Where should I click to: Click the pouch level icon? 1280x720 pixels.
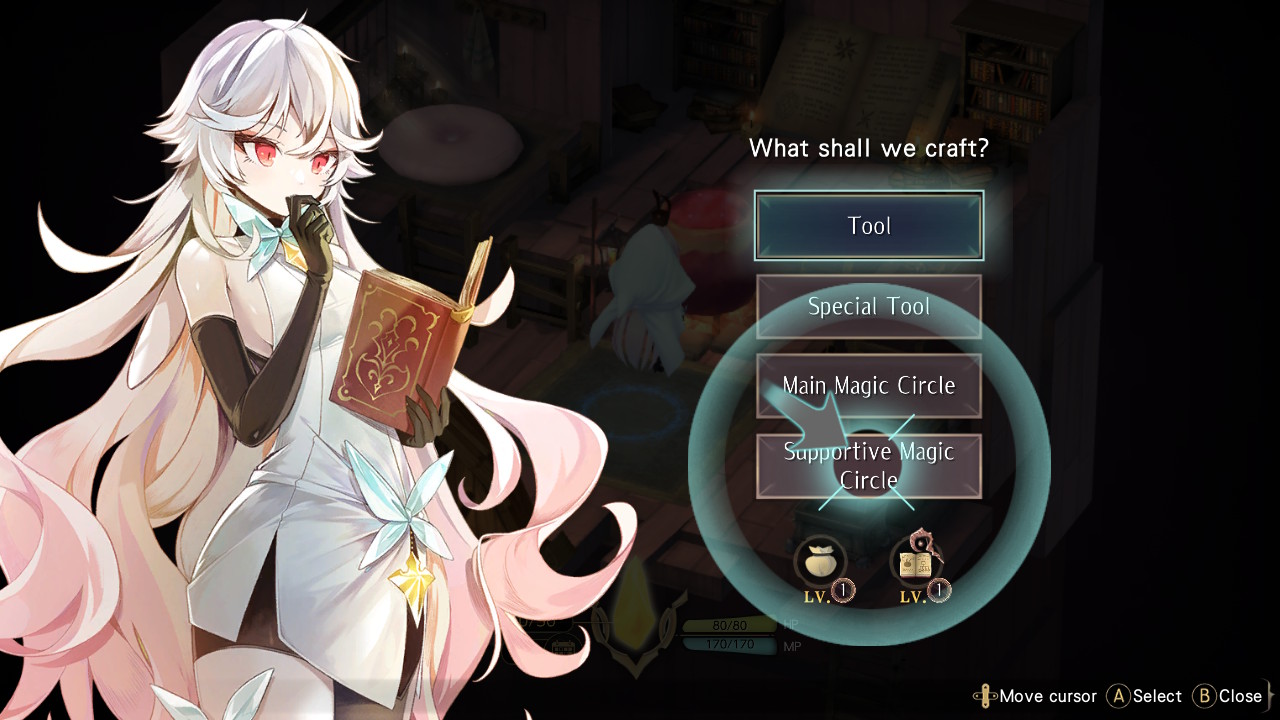[x=820, y=564]
